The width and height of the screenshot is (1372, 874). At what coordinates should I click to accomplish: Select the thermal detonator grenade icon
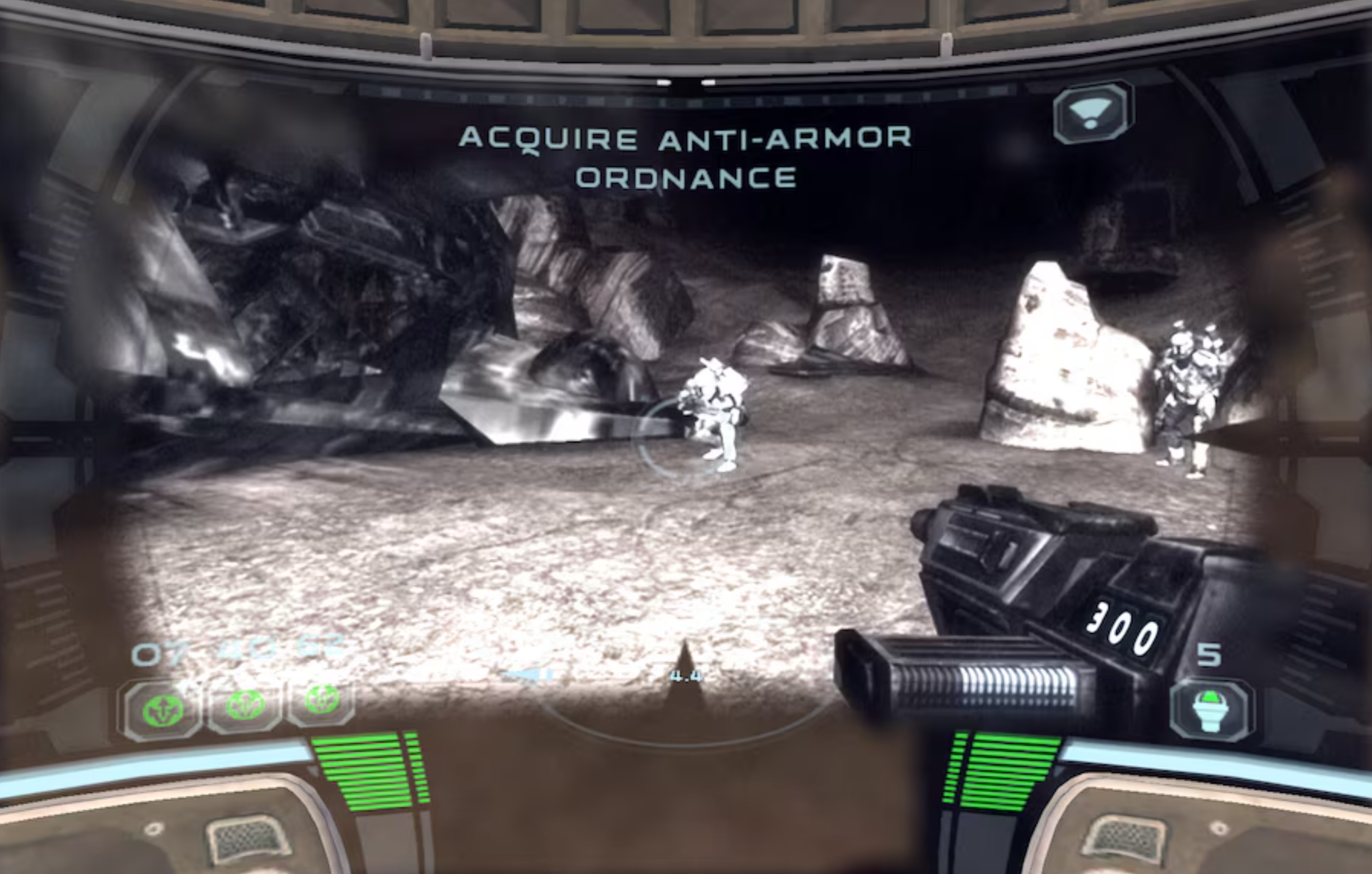(x=1210, y=711)
